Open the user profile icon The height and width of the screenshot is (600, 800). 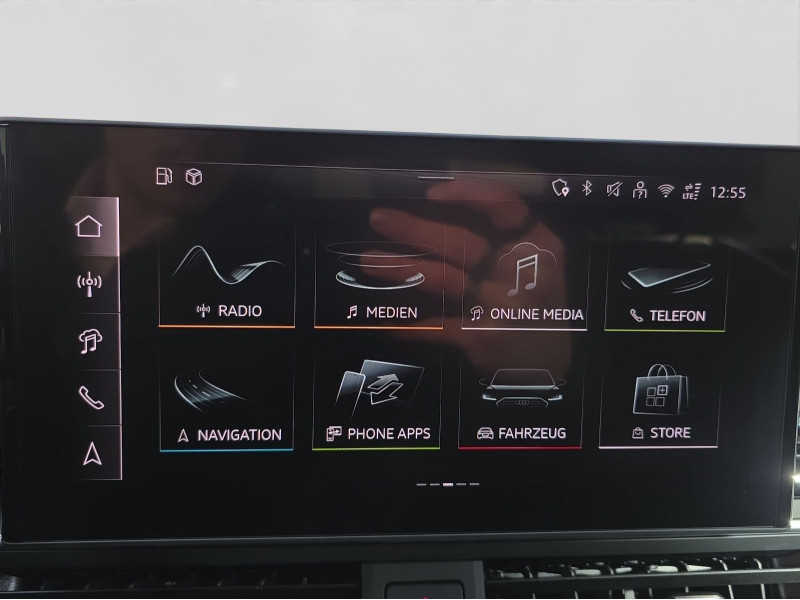(x=640, y=190)
